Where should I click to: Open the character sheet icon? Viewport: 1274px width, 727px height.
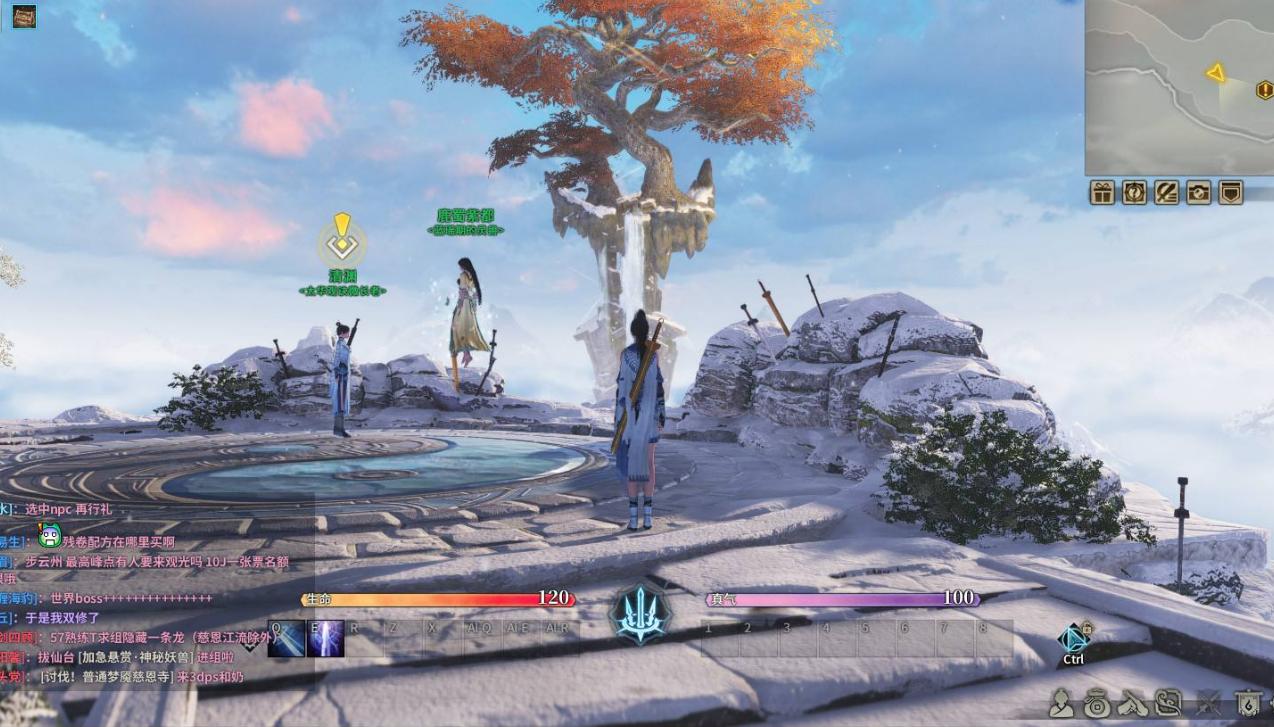(x=1062, y=704)
